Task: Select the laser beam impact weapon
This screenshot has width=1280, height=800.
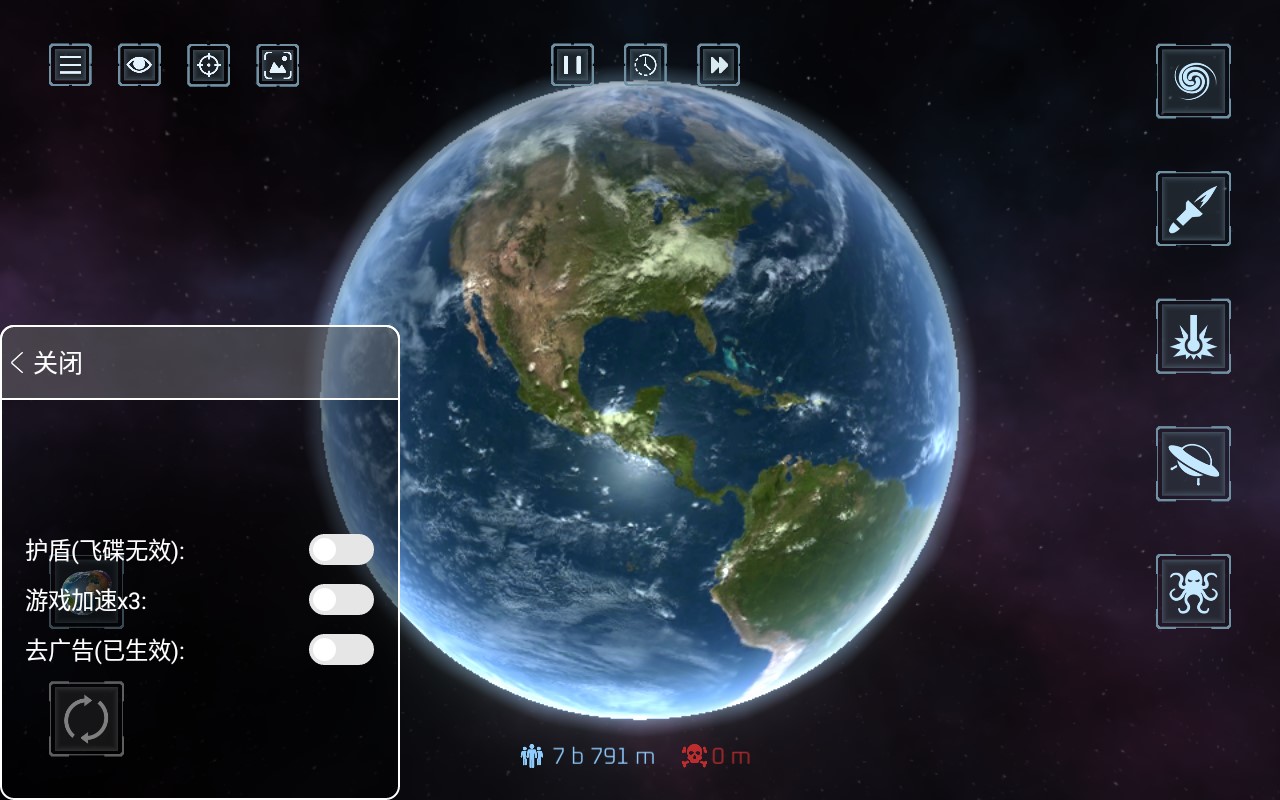Action: [x=1193, y=336]
